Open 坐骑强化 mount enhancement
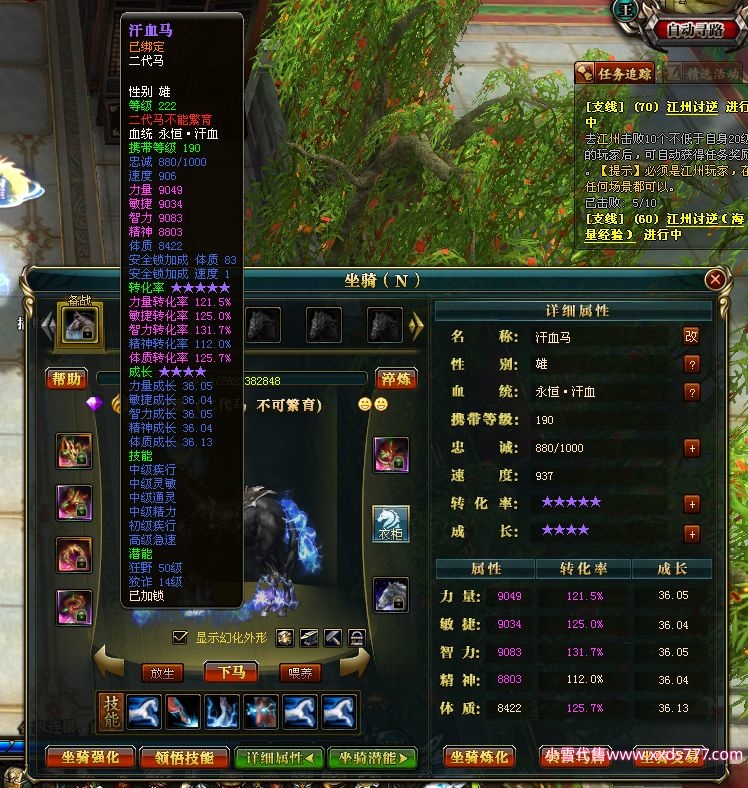The image size is (748, 788). 91,758
